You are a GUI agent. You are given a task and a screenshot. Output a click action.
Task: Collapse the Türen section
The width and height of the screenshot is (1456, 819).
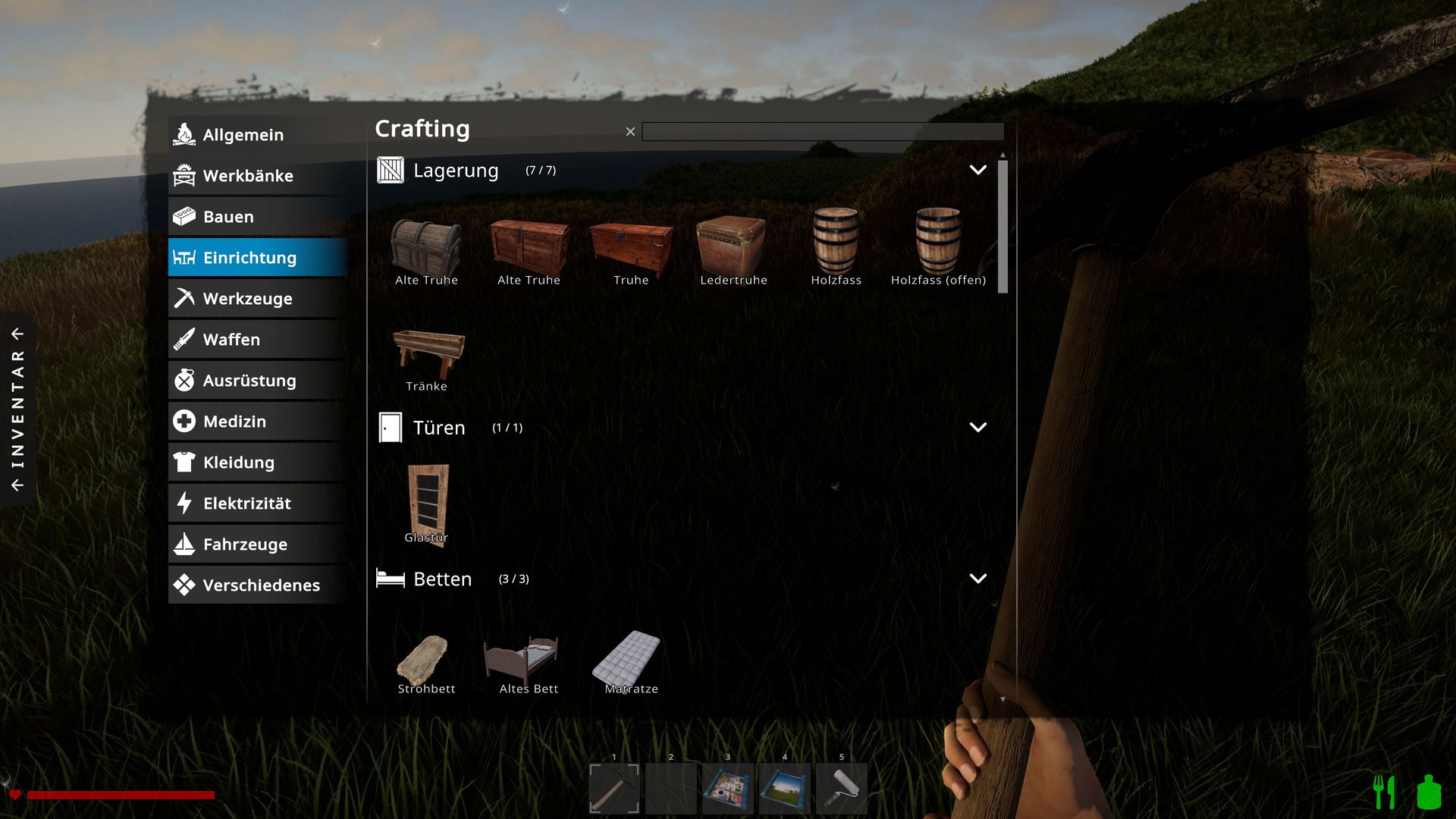977,428
